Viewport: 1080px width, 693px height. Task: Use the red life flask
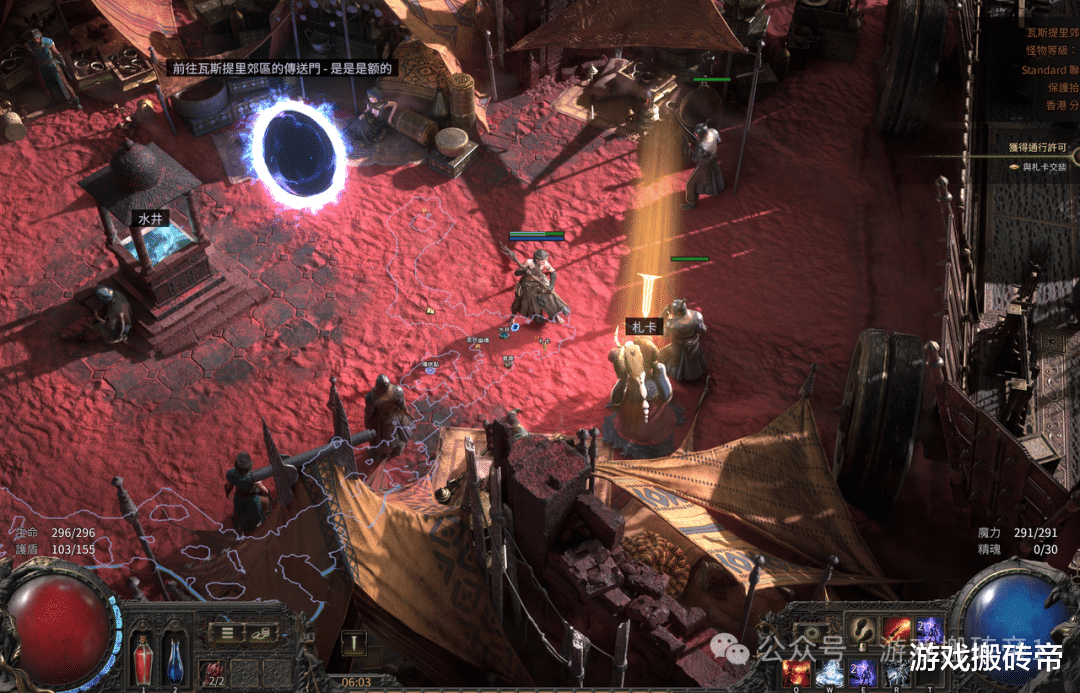click(x=143, y=658)
